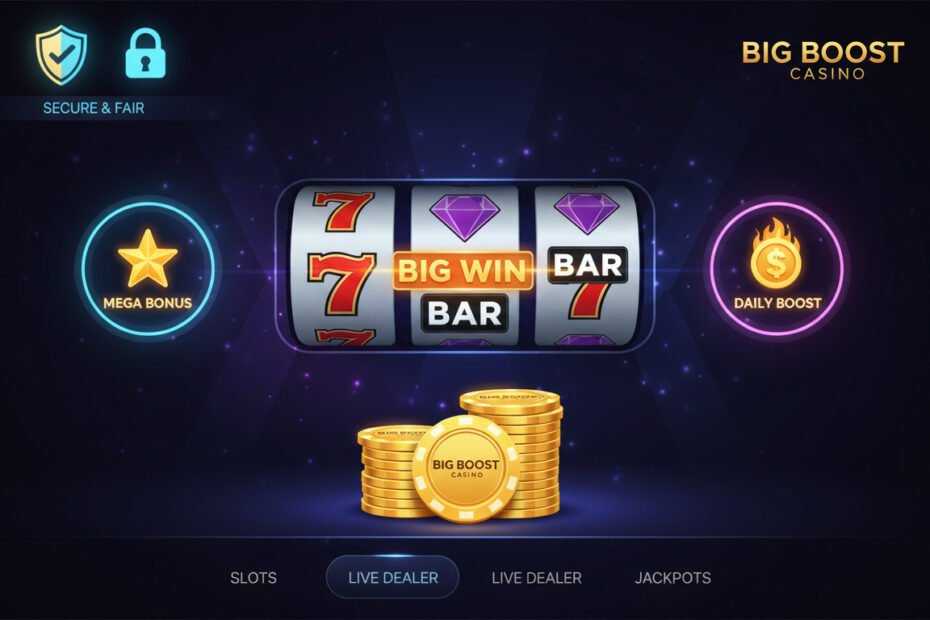Tap the blue padlock security icon

[145, 54]
